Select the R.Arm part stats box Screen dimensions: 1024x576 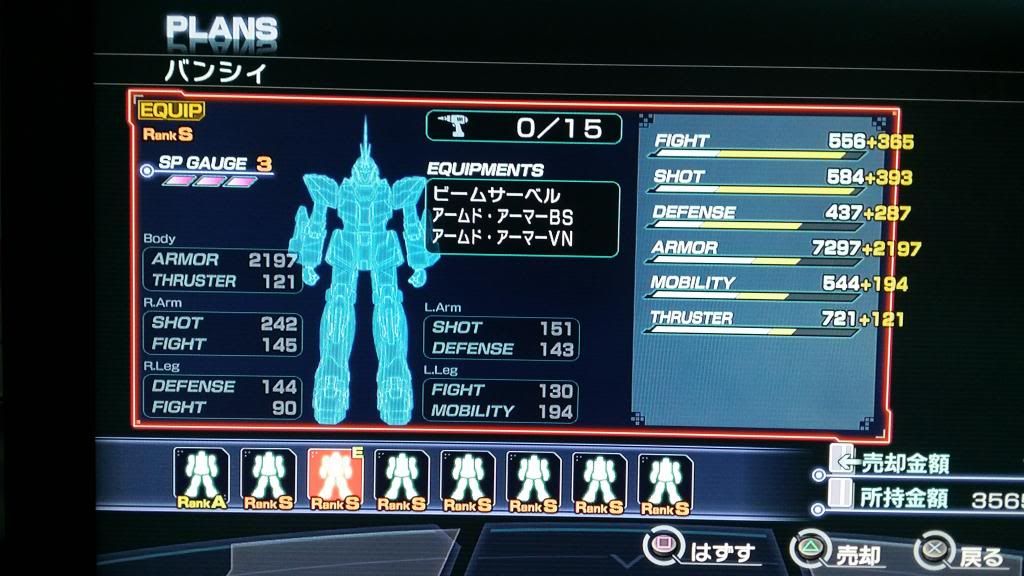coord(223,334)
